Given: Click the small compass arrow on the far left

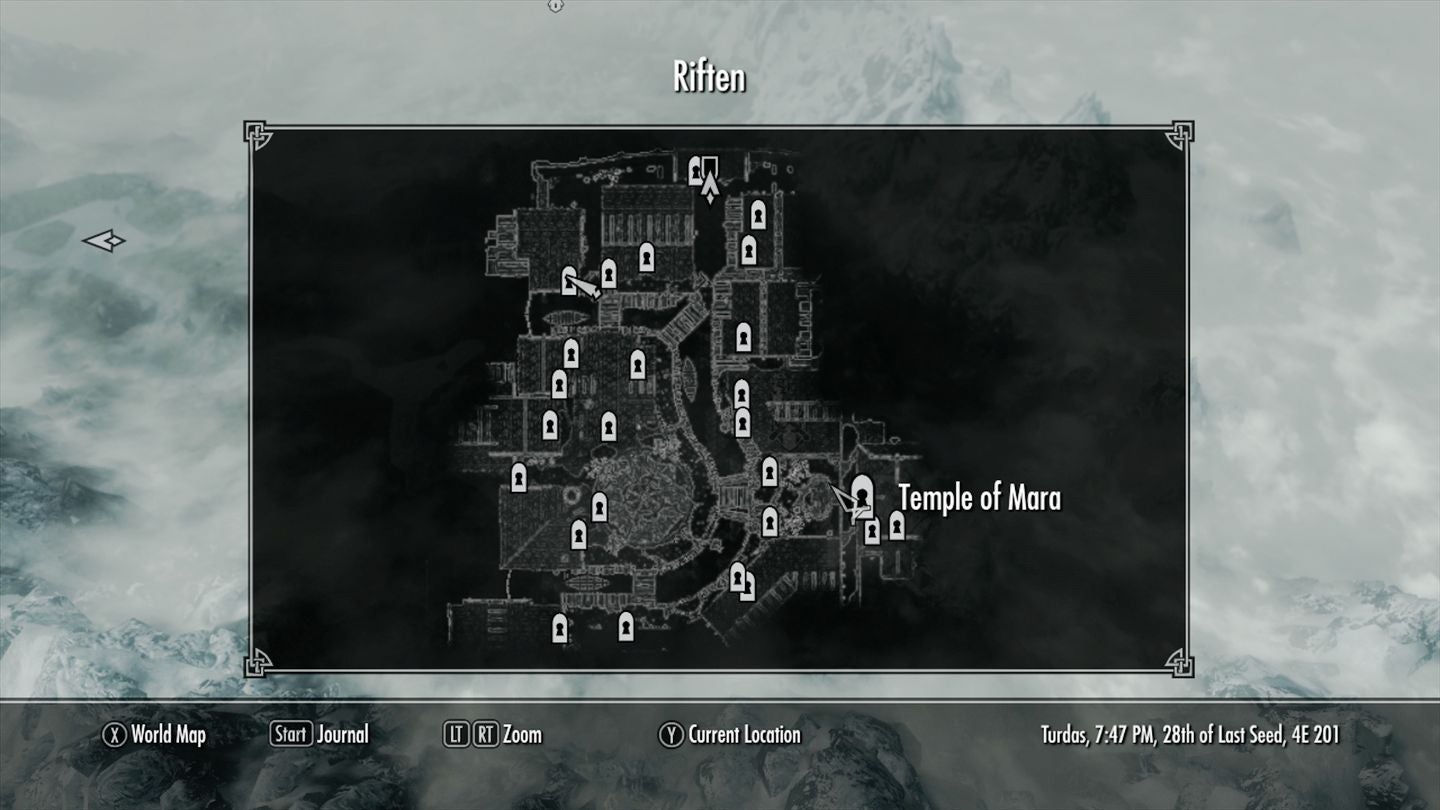Looking at the screenshot, I should tap(104, 240).
